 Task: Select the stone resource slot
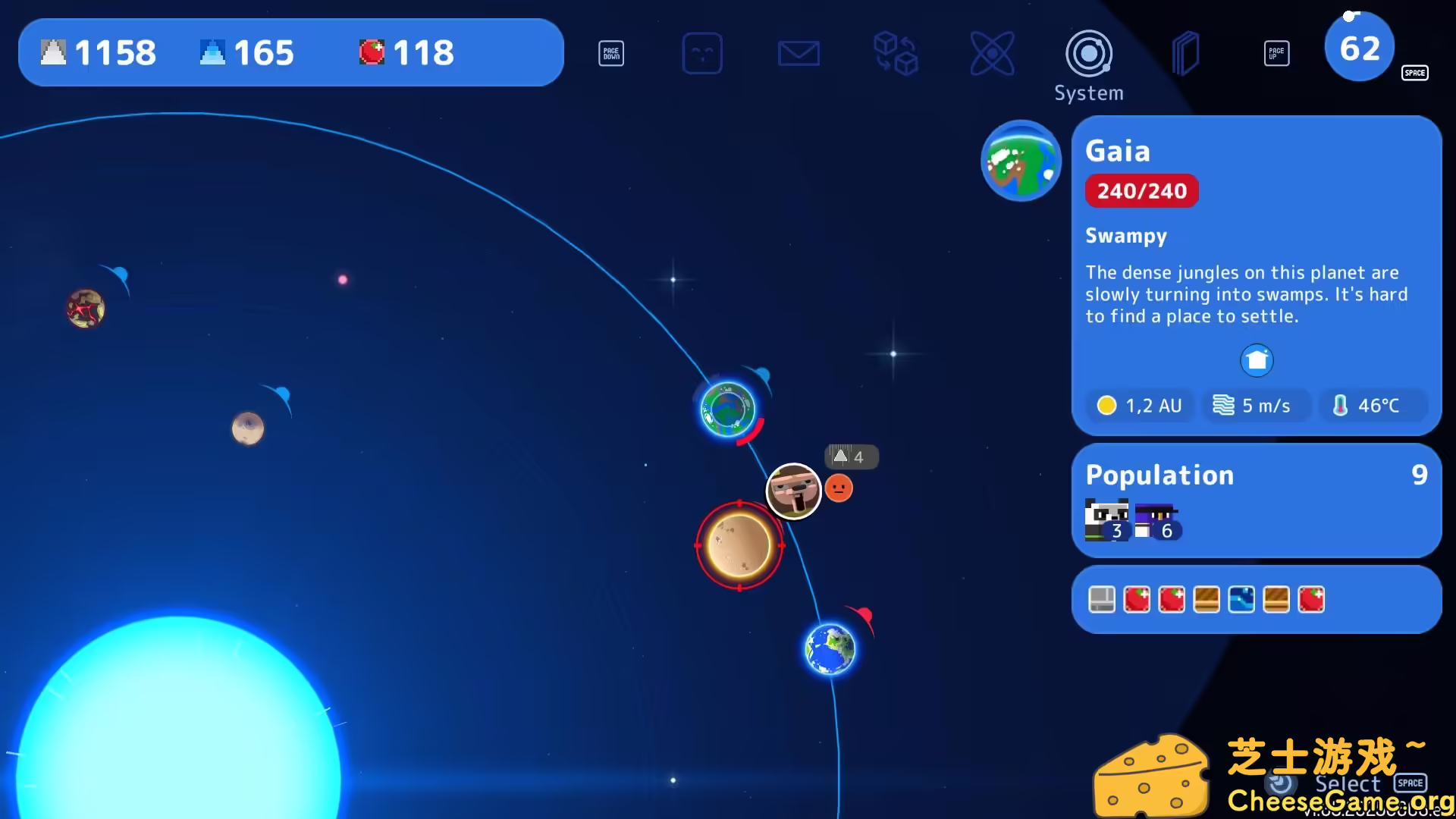tap(1101, 599)
